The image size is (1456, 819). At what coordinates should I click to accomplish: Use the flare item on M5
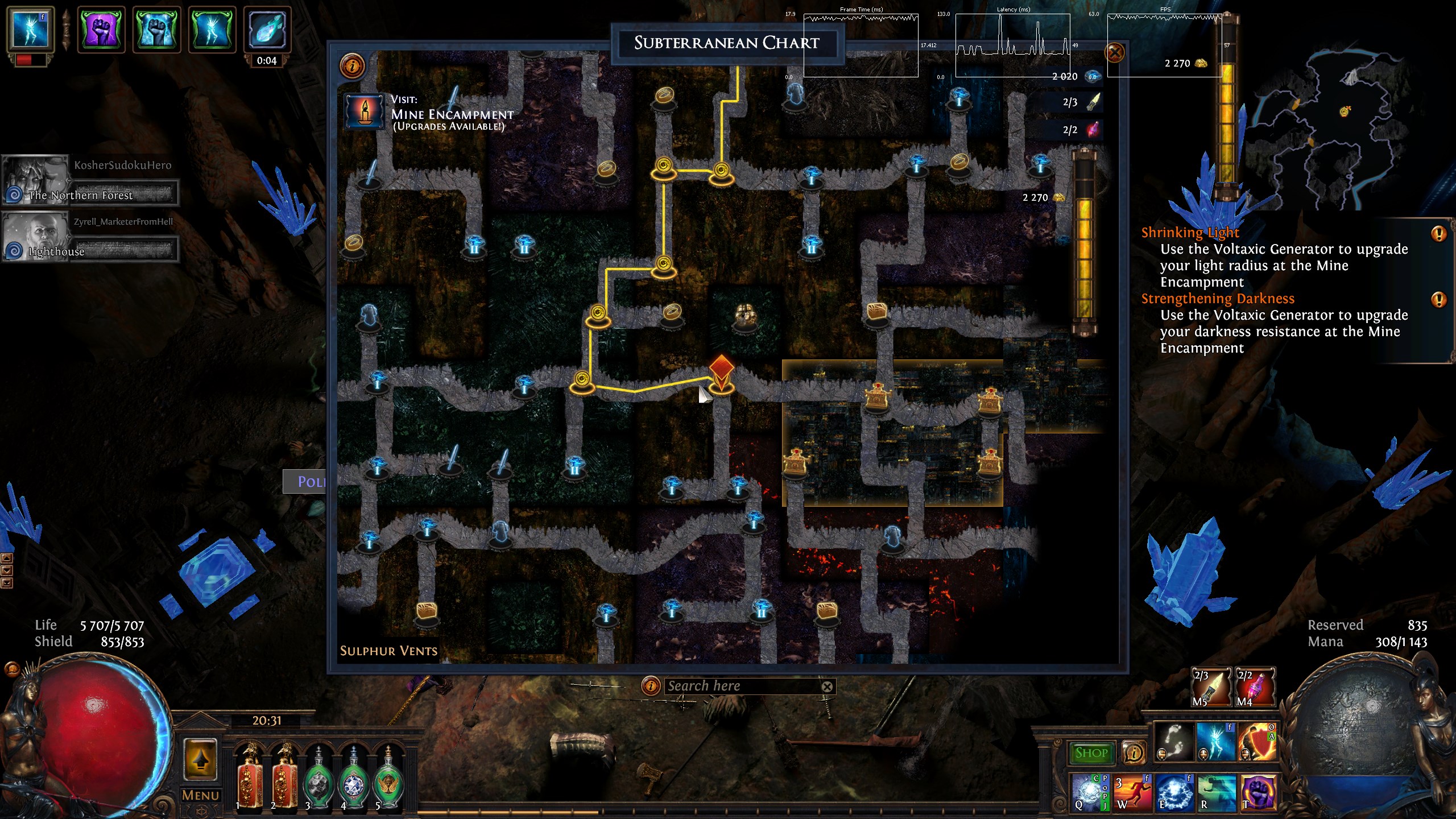[1211, 687]
